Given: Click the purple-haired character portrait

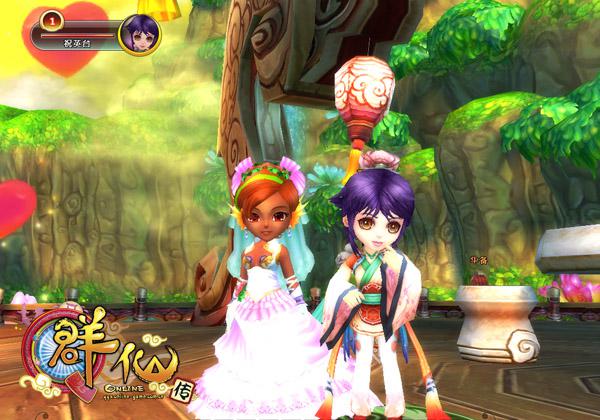Looking at the screenshot, I should pos(138,33).
